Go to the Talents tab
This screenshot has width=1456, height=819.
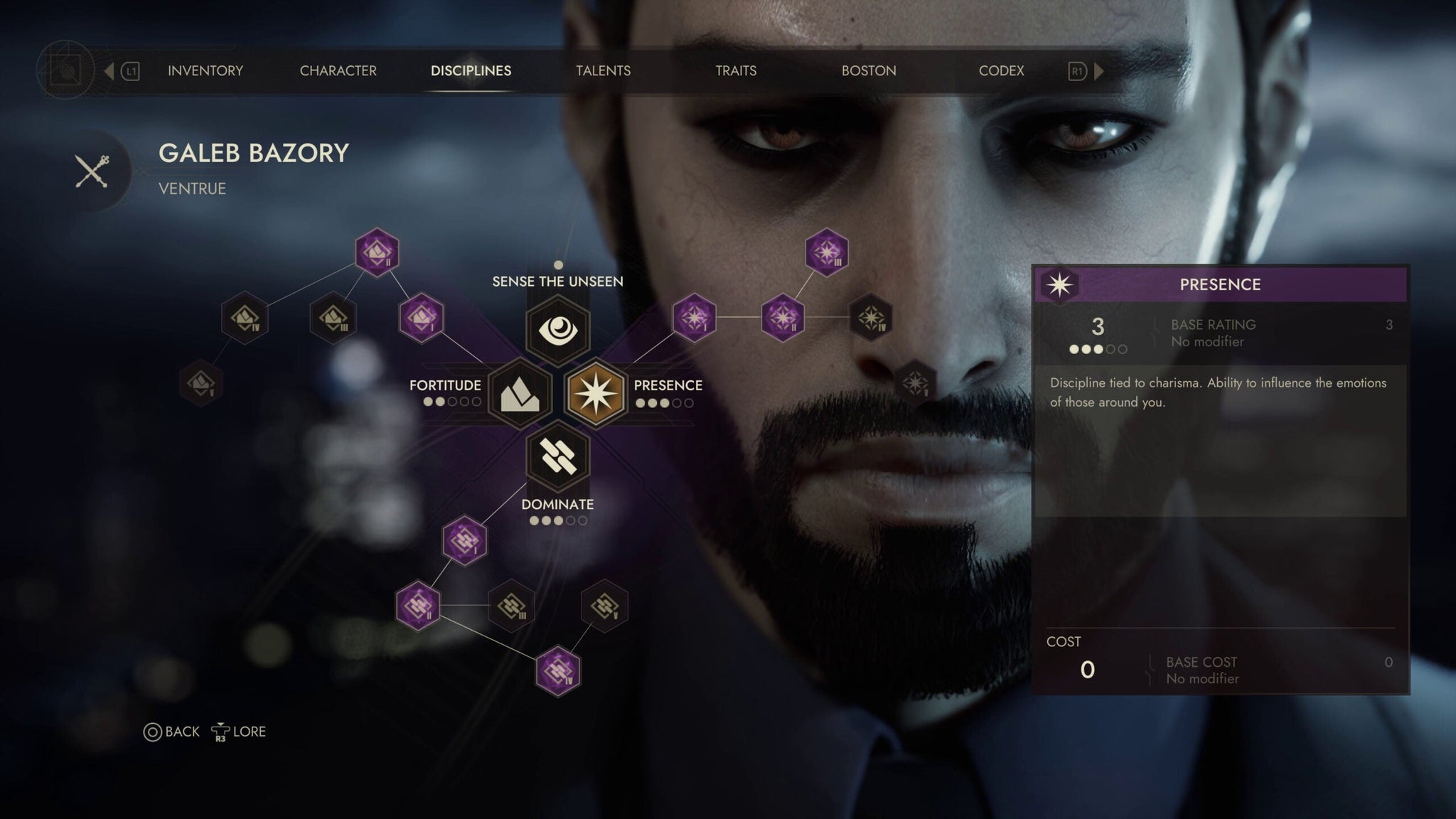coord(603,71)
